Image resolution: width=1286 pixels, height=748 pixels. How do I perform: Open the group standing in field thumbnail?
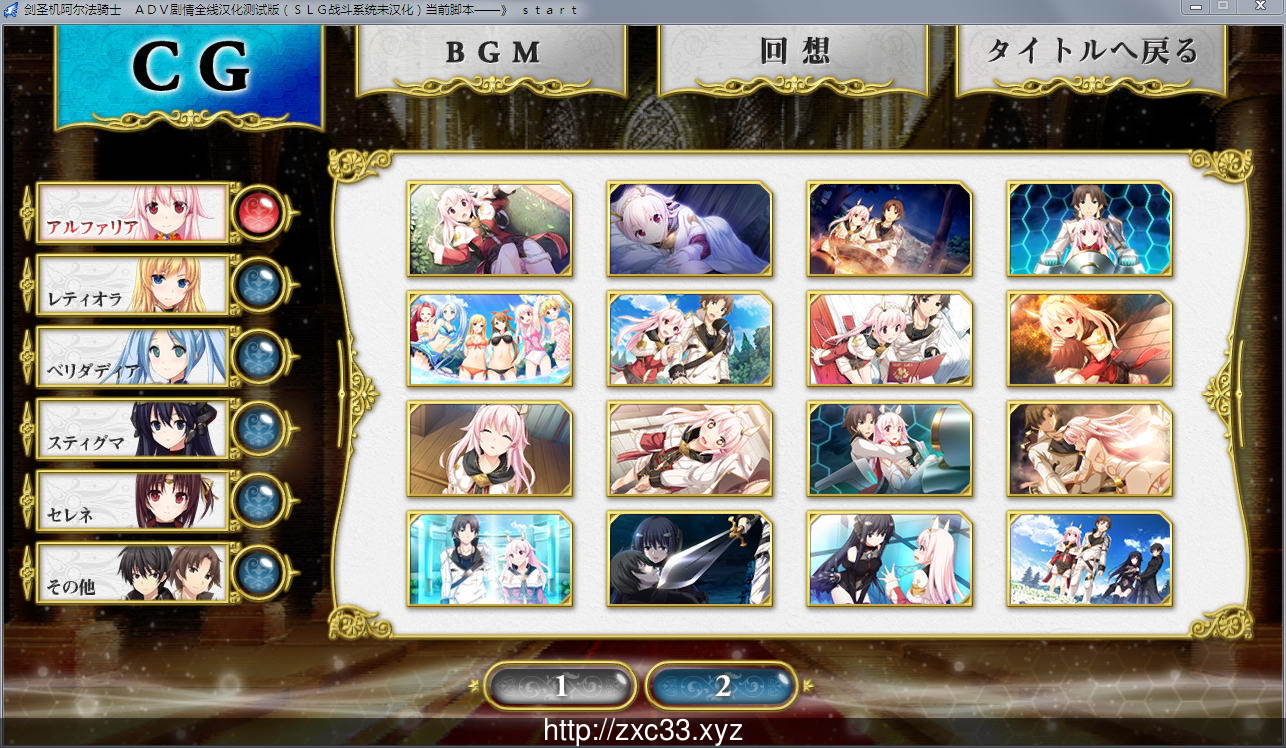pyautogui.click(x=1090, y=559)
